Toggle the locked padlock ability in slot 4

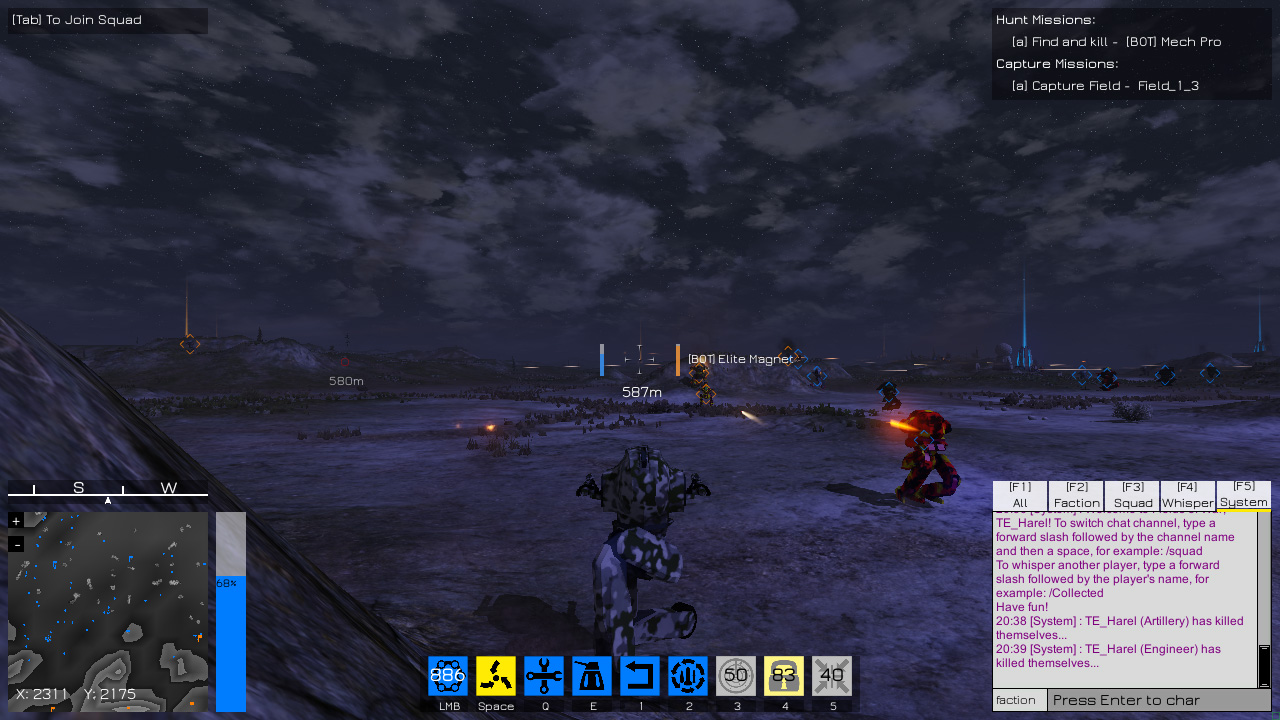tap(784, 675)
